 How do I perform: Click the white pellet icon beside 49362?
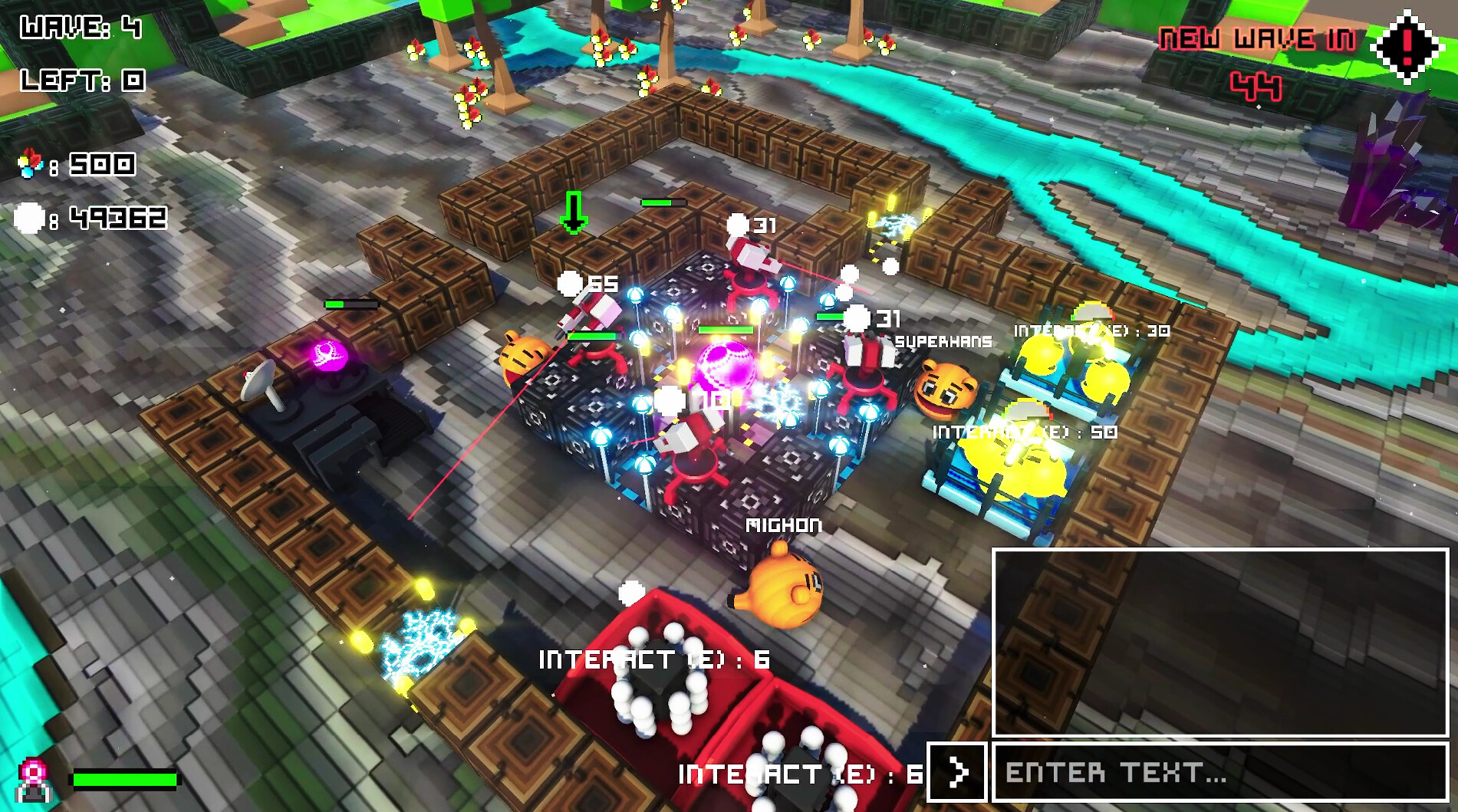tap(29, 219)
